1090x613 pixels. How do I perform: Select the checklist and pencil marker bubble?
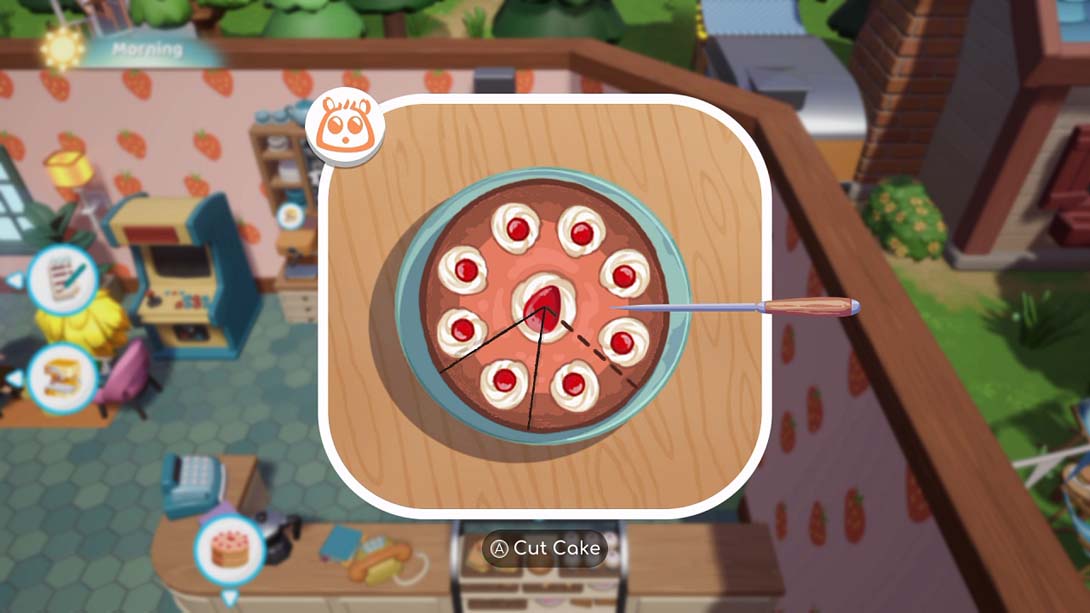click(62, 280)
